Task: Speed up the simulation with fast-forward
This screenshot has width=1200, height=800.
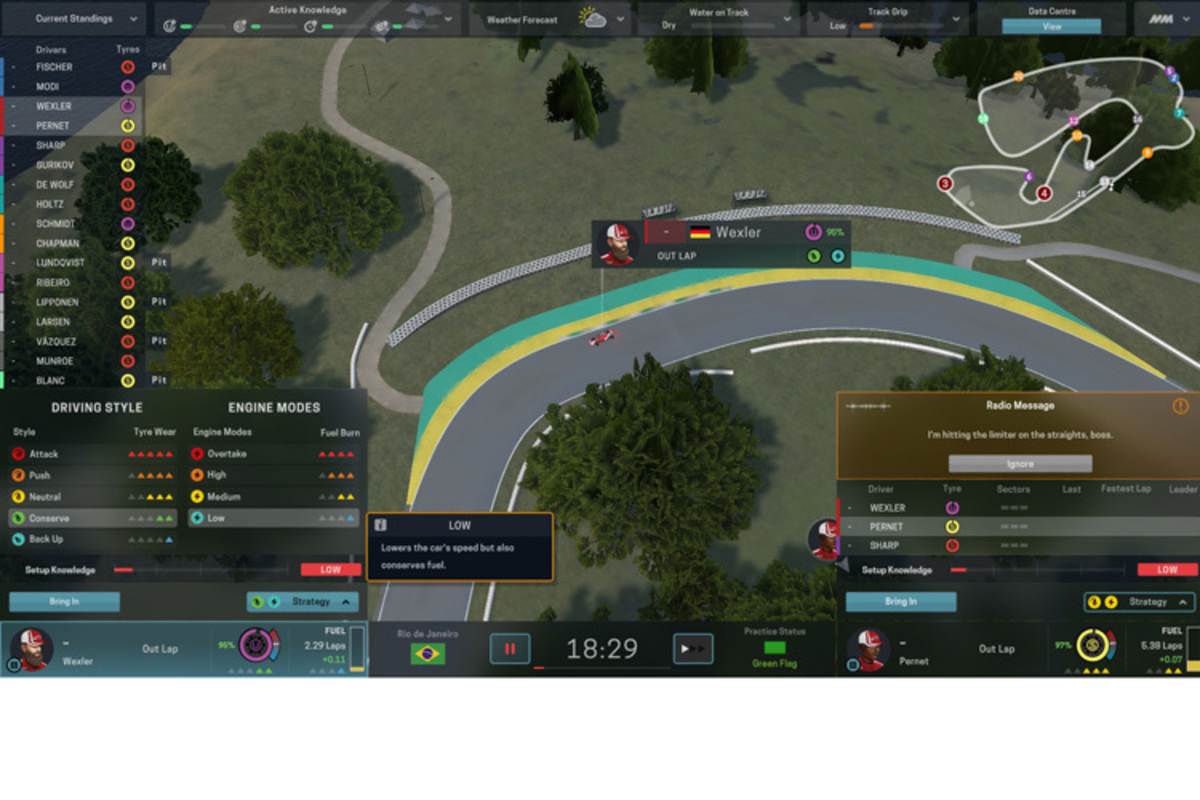Action: 692,649
